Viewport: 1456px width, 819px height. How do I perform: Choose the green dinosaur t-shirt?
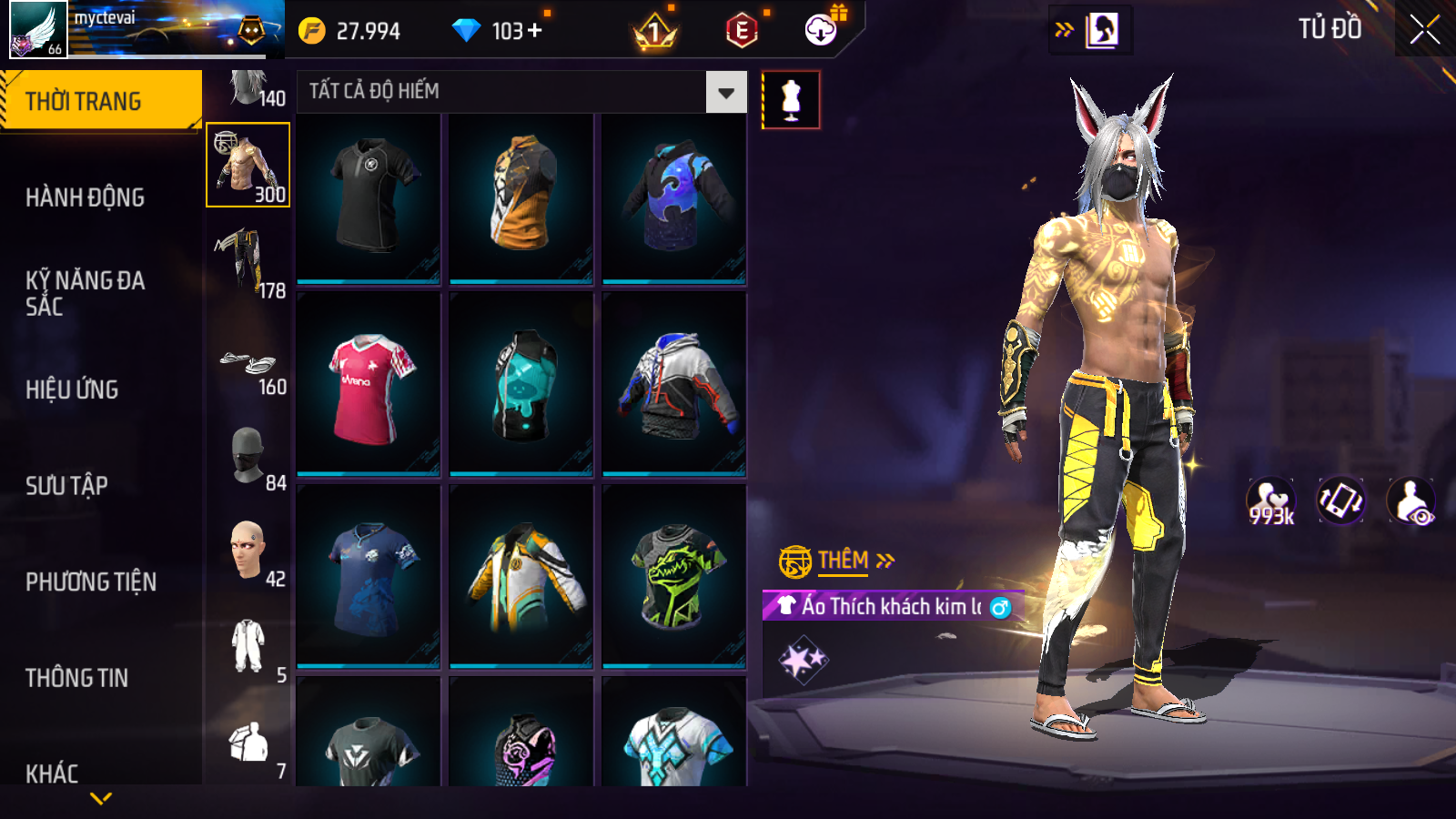click(x=674, y=577)
